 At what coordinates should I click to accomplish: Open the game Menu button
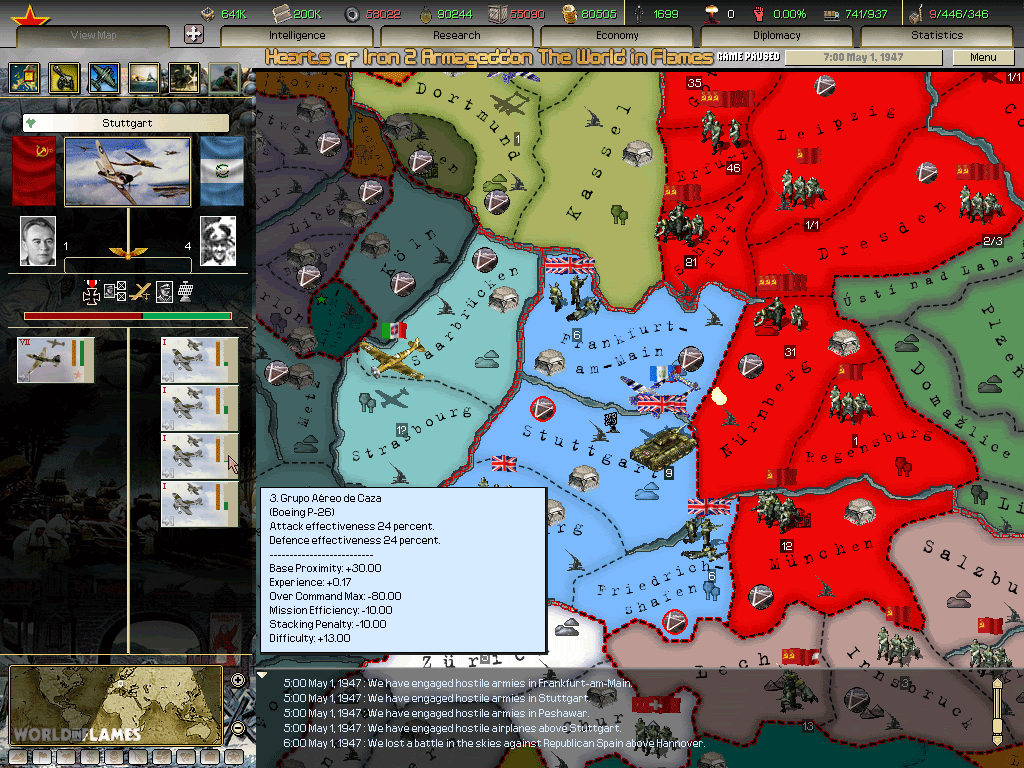984,58
